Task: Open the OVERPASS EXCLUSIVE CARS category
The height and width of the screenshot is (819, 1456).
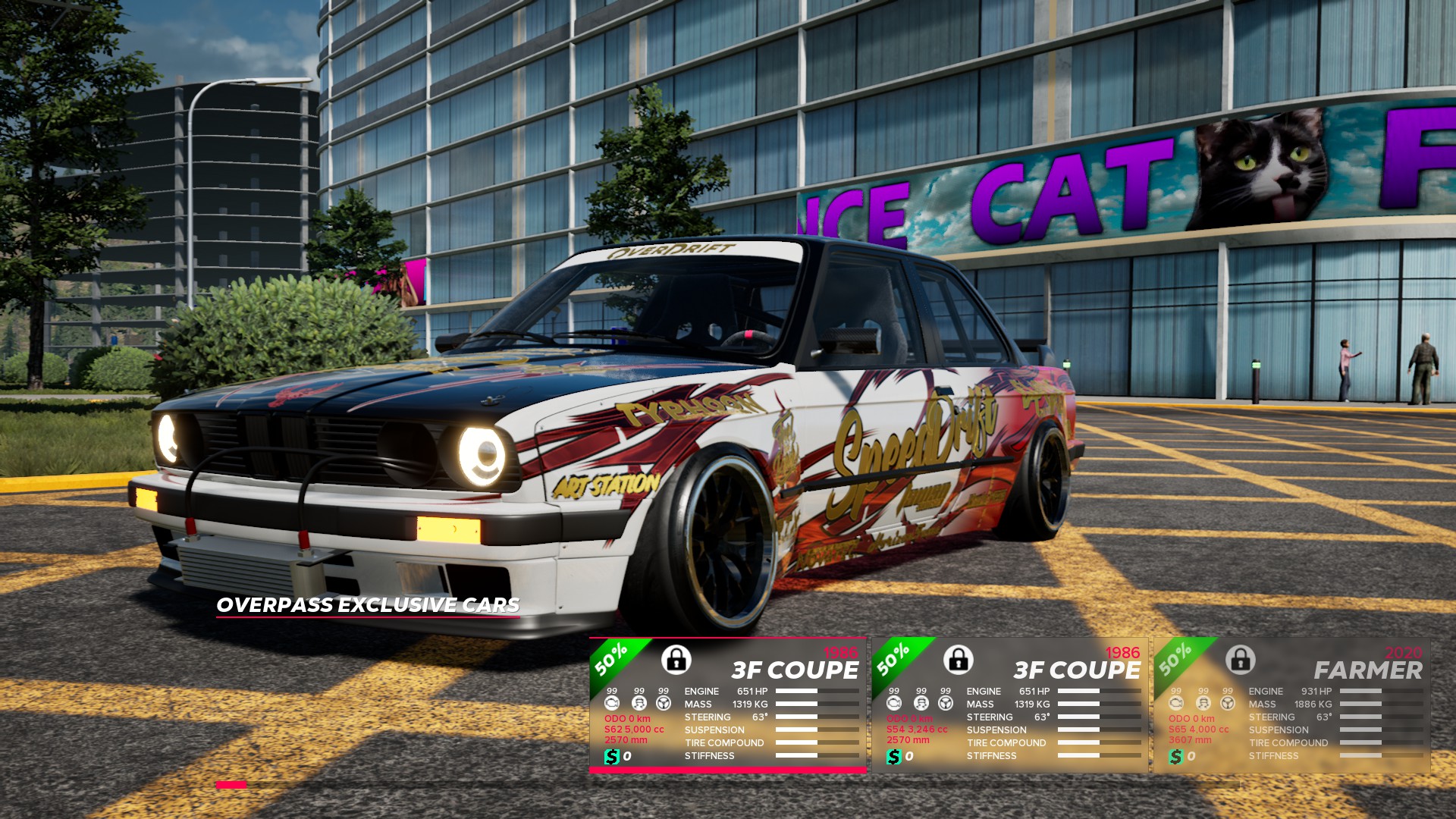Action: tap(369, 605)
